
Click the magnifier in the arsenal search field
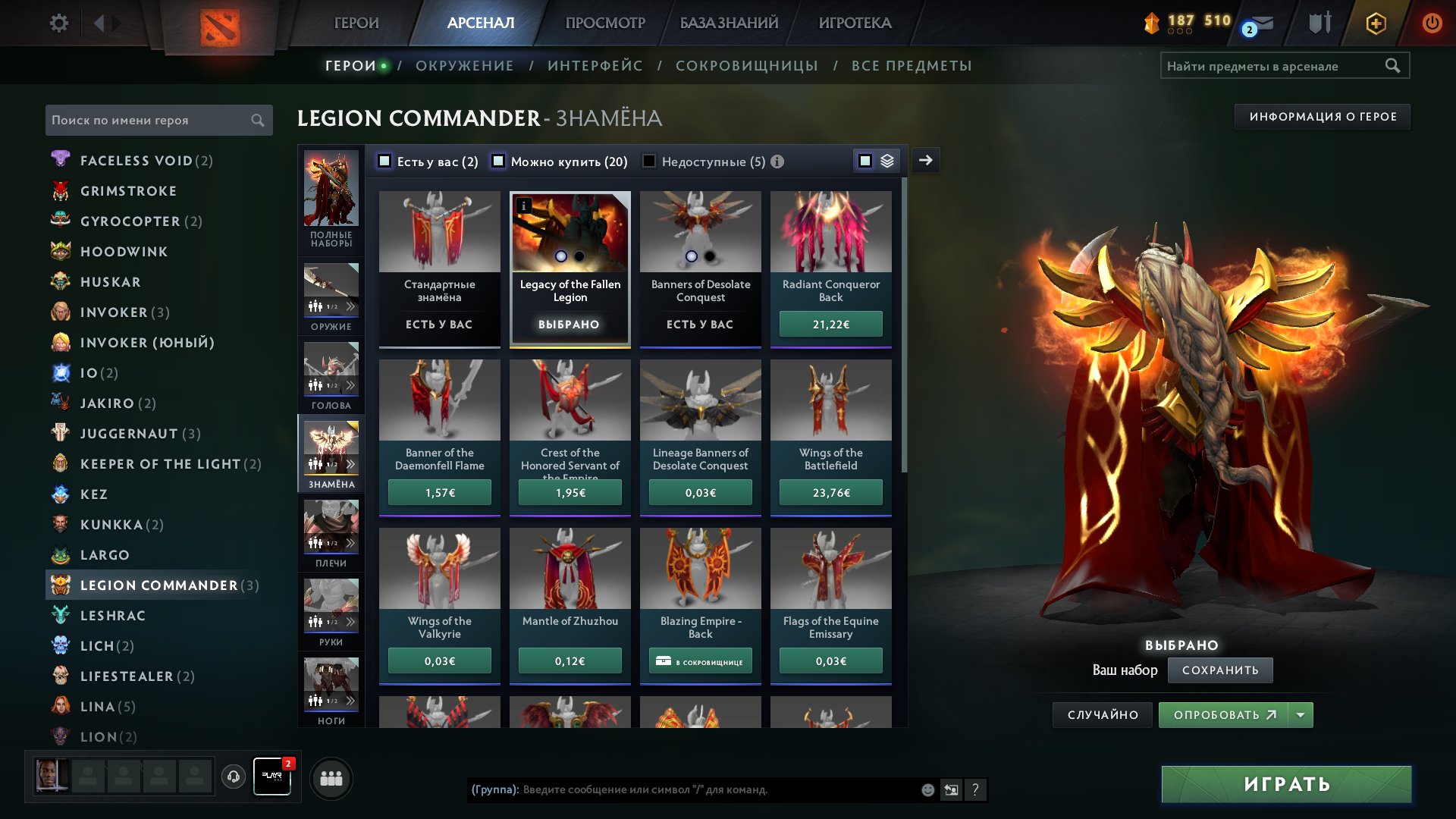coord(1394,65)
